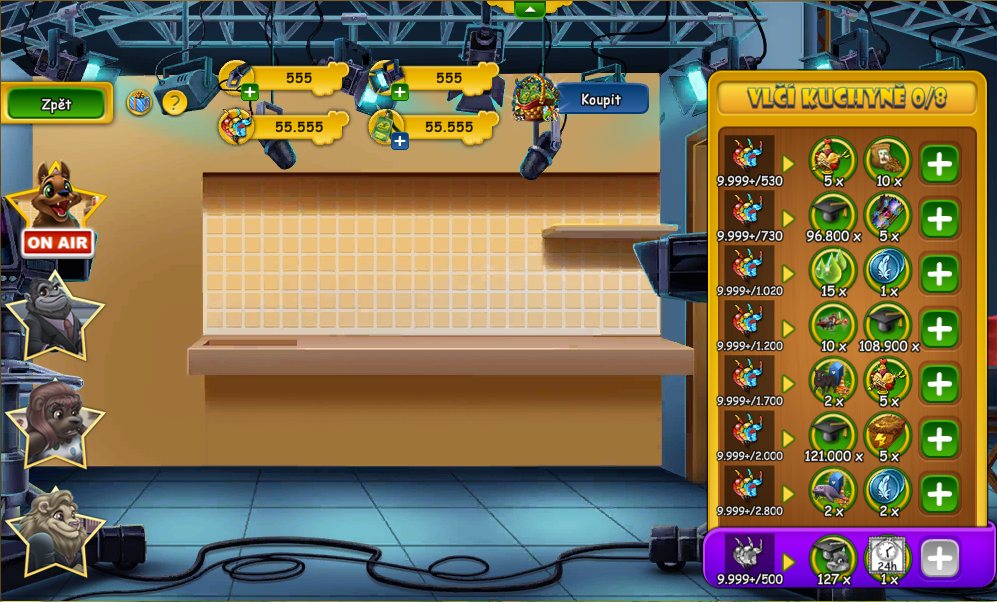The height and width of the screenshot is (602, 997).
Task: Start the recipe costing 1.200 candies
Action: (939, 329)
